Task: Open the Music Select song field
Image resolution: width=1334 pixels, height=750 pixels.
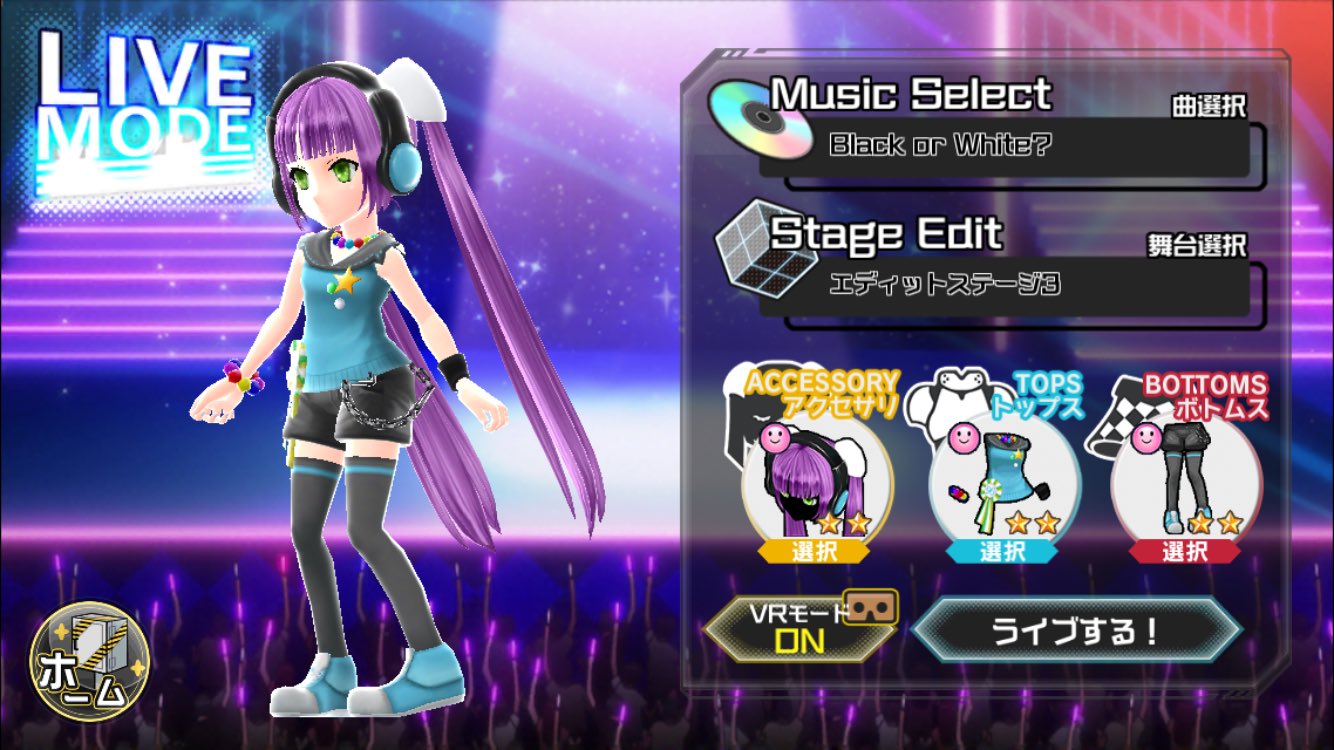Action: [1004, 146]
